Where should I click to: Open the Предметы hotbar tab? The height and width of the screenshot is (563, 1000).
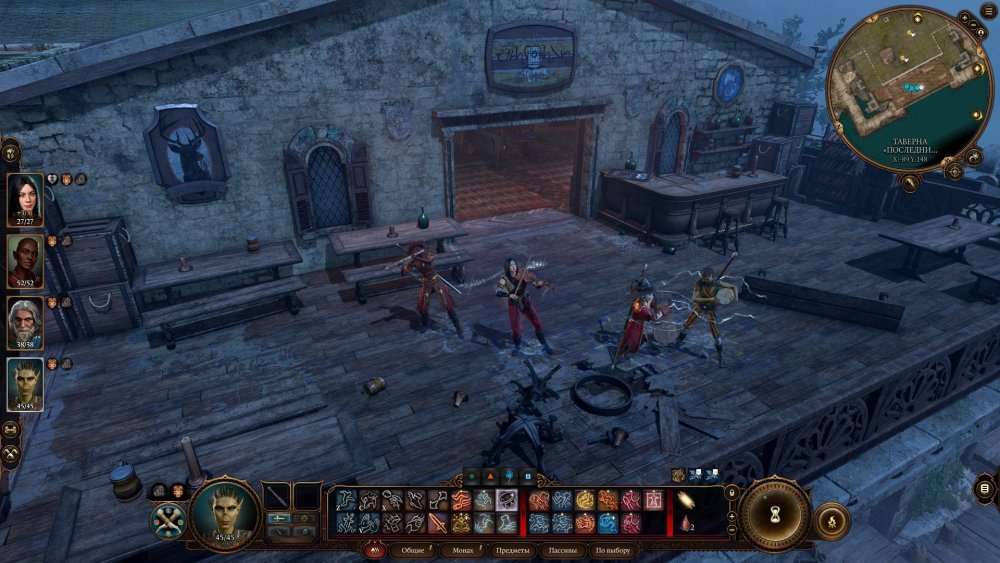point(512,551)
